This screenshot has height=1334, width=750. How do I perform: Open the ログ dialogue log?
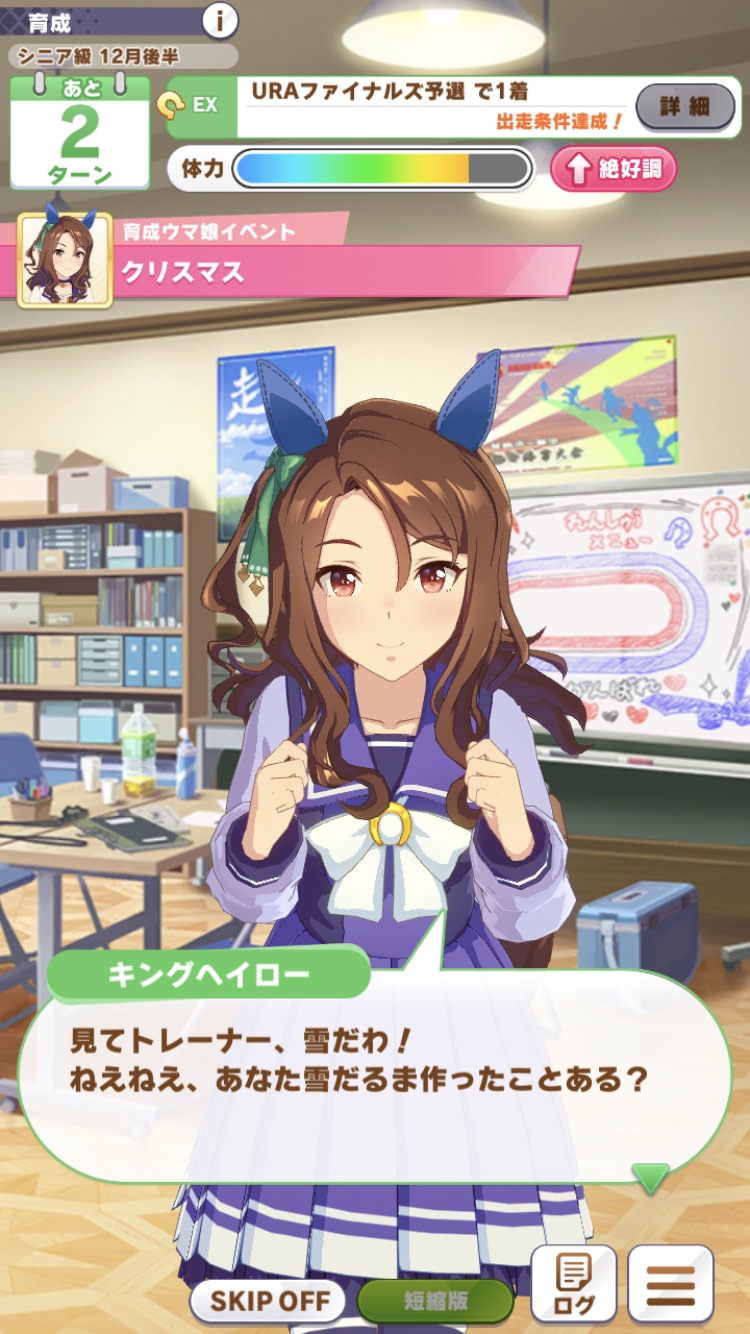[x=573, y=1283]
